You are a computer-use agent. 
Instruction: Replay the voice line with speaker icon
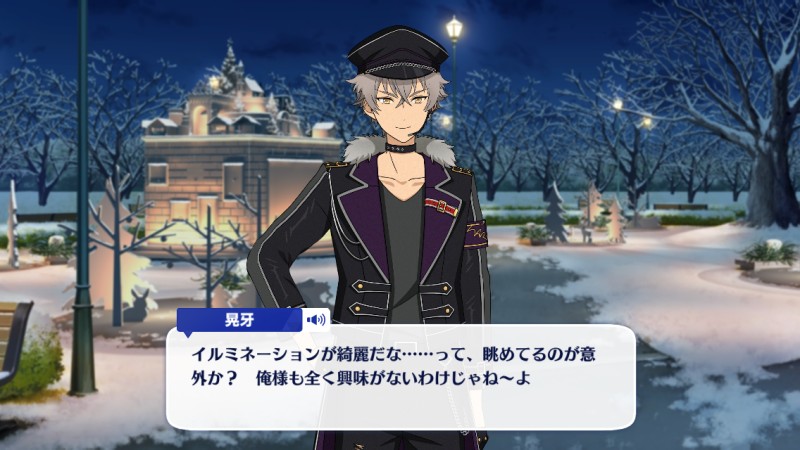tap(317, 320)
